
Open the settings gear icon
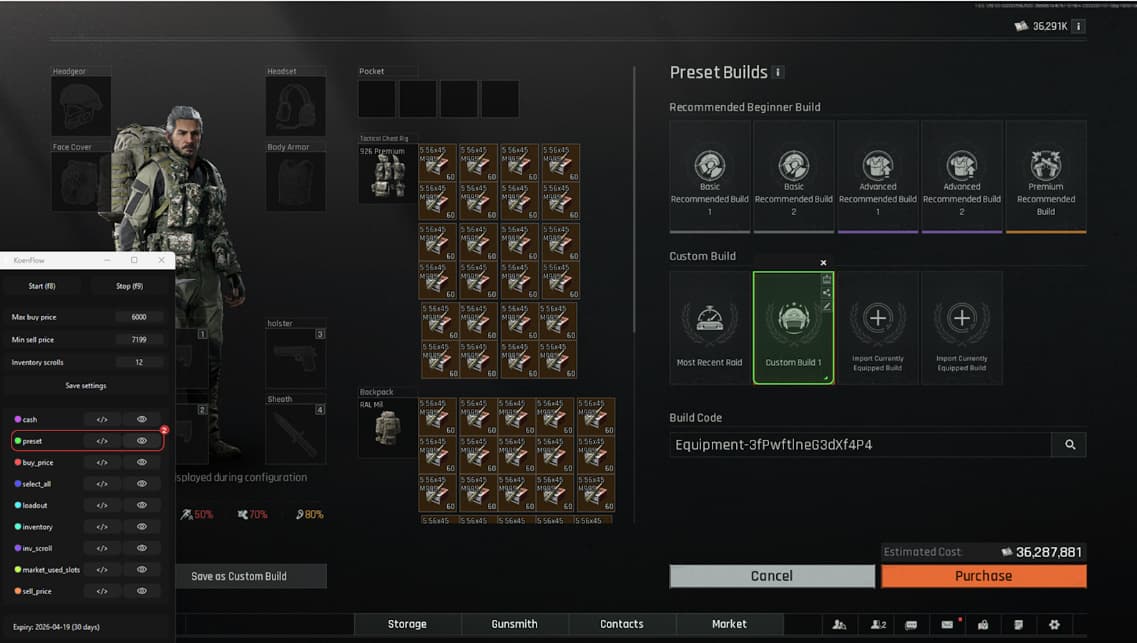[1054, 624]
